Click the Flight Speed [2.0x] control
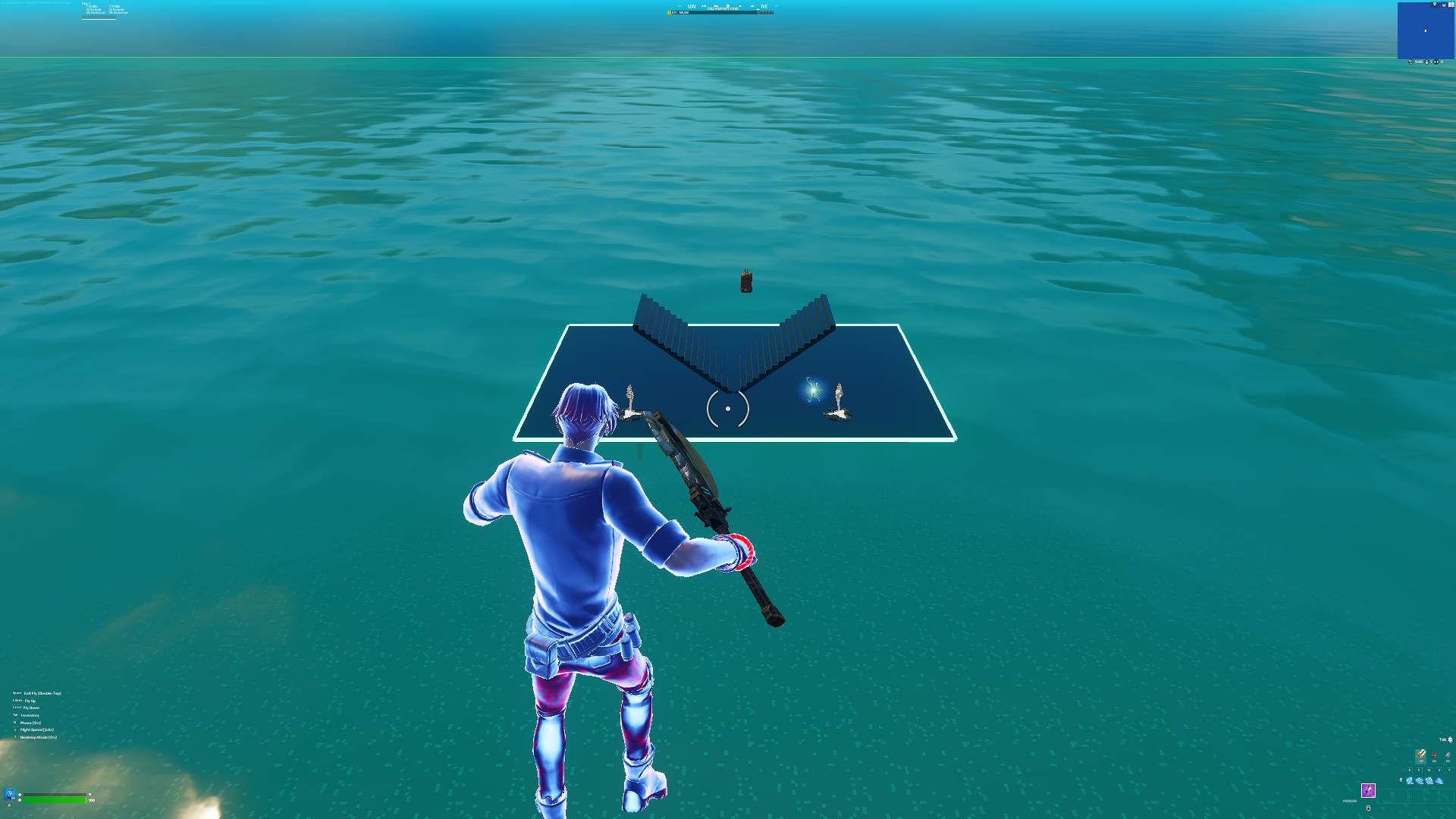 tap(36, 730)
